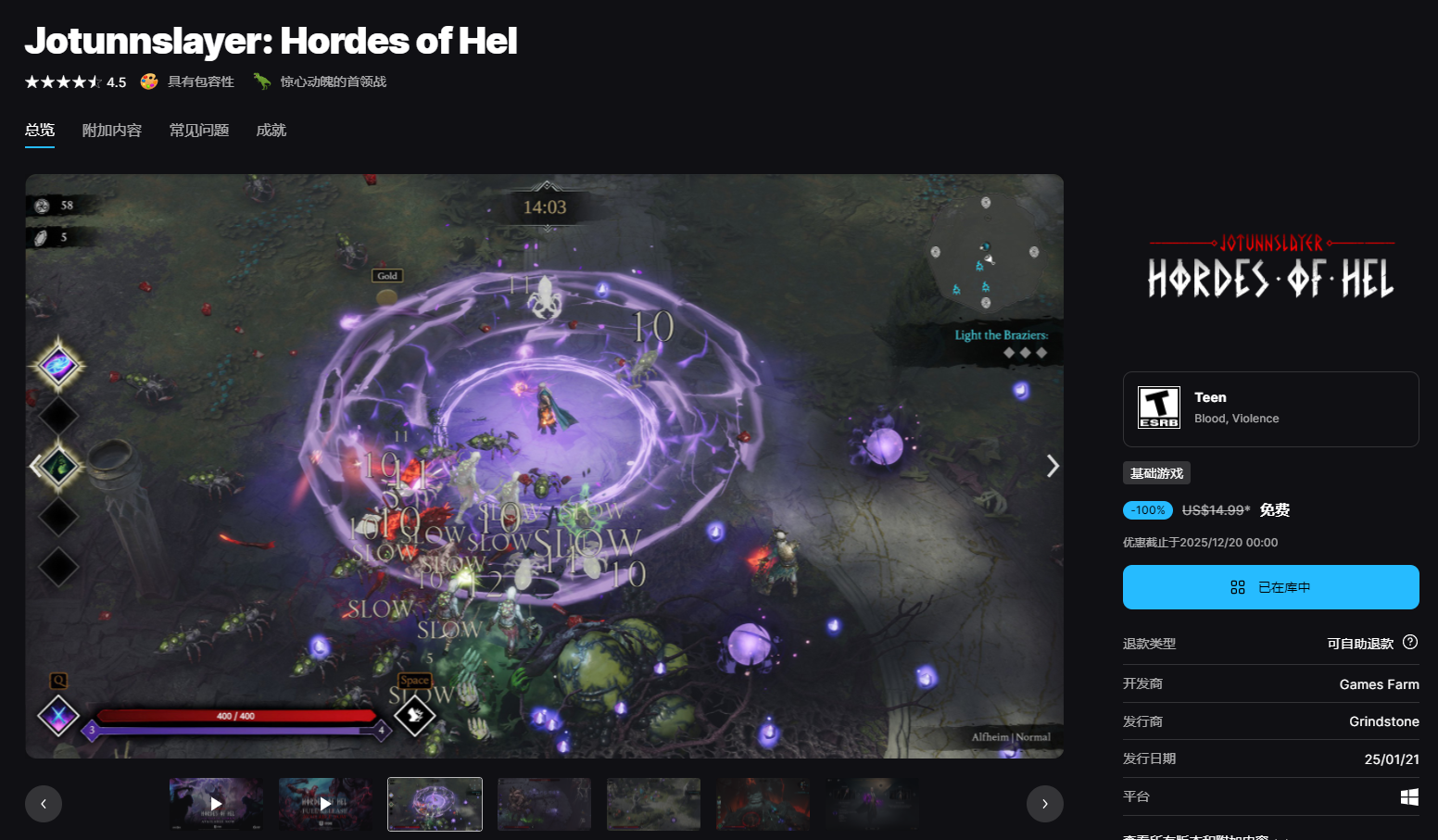Activate the crossed-swords Q ability icon

coord(58,716)
